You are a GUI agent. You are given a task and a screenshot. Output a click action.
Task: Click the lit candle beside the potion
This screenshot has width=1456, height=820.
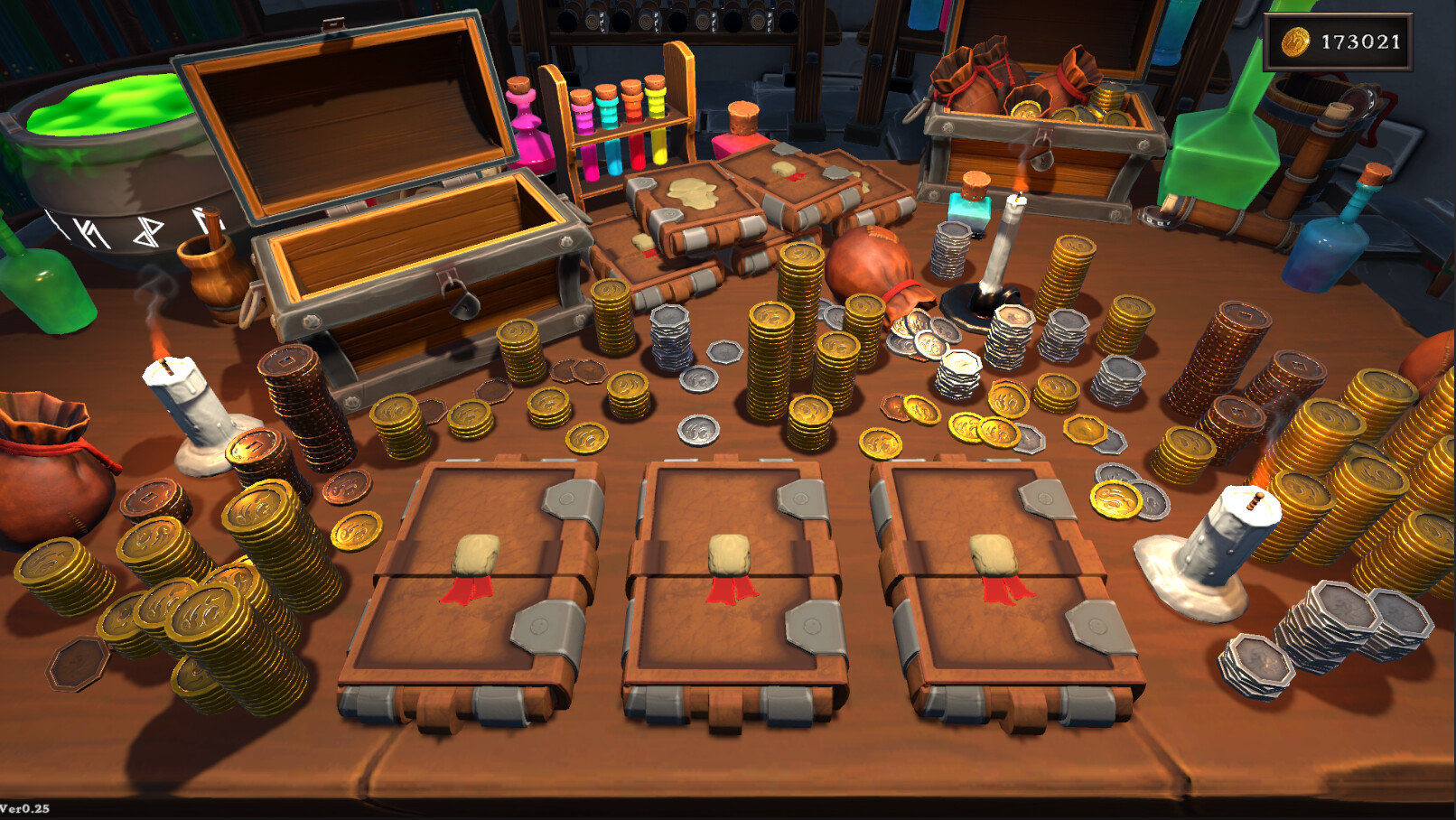coord(1003,244)
